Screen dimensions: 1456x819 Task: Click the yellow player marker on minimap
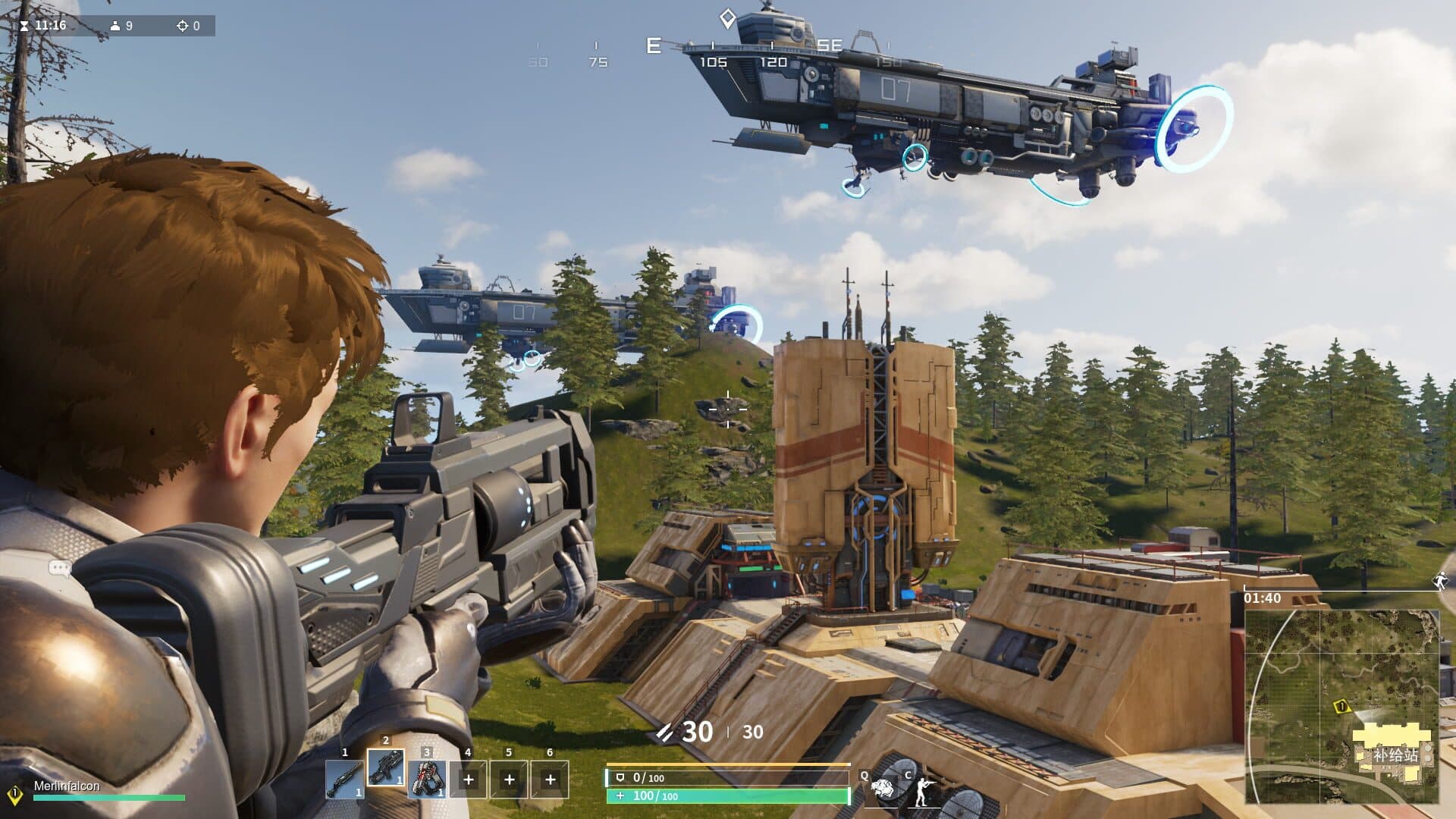coord(1341,707)
